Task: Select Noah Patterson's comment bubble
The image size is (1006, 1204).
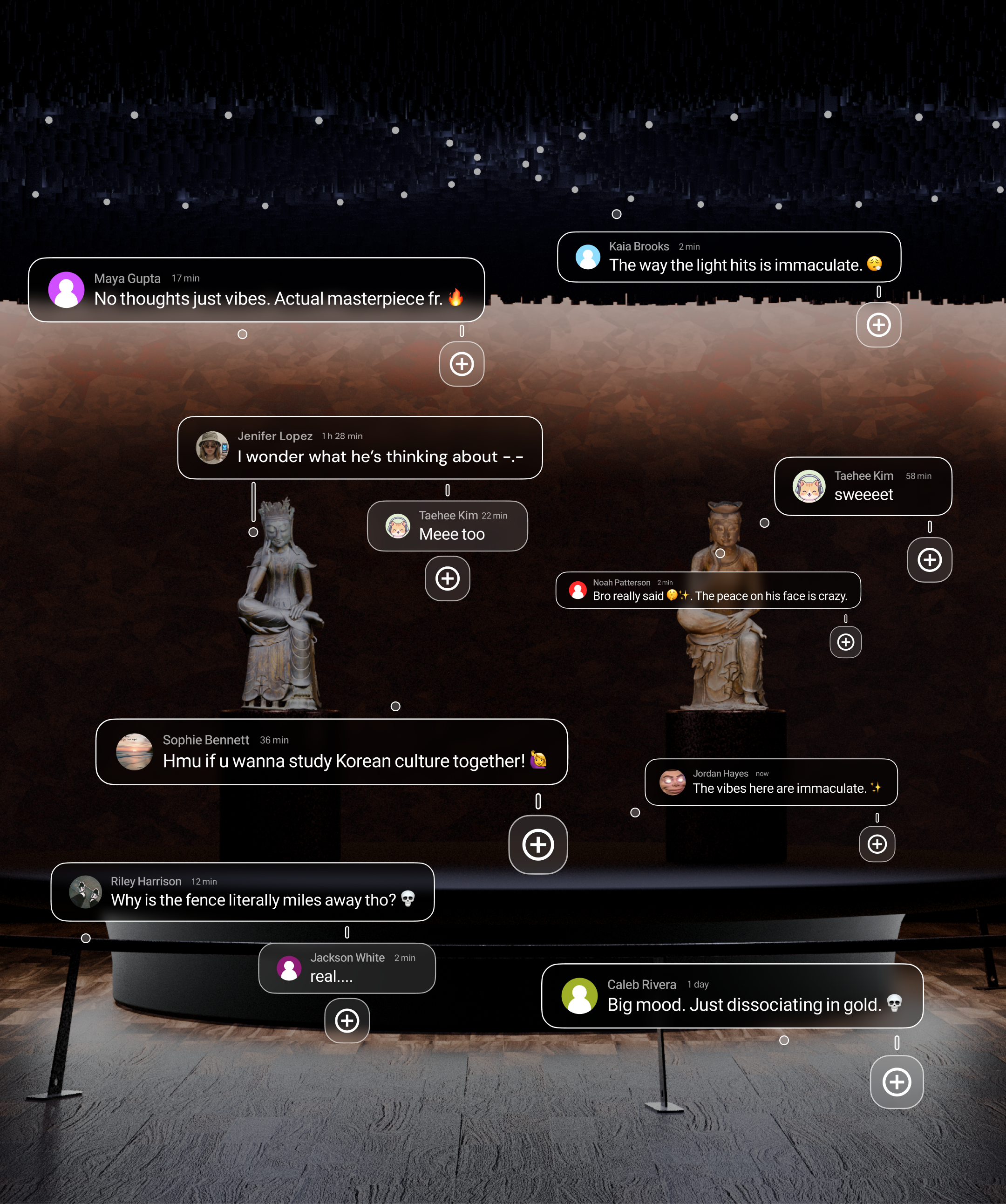Action: [x=708, y=591]
